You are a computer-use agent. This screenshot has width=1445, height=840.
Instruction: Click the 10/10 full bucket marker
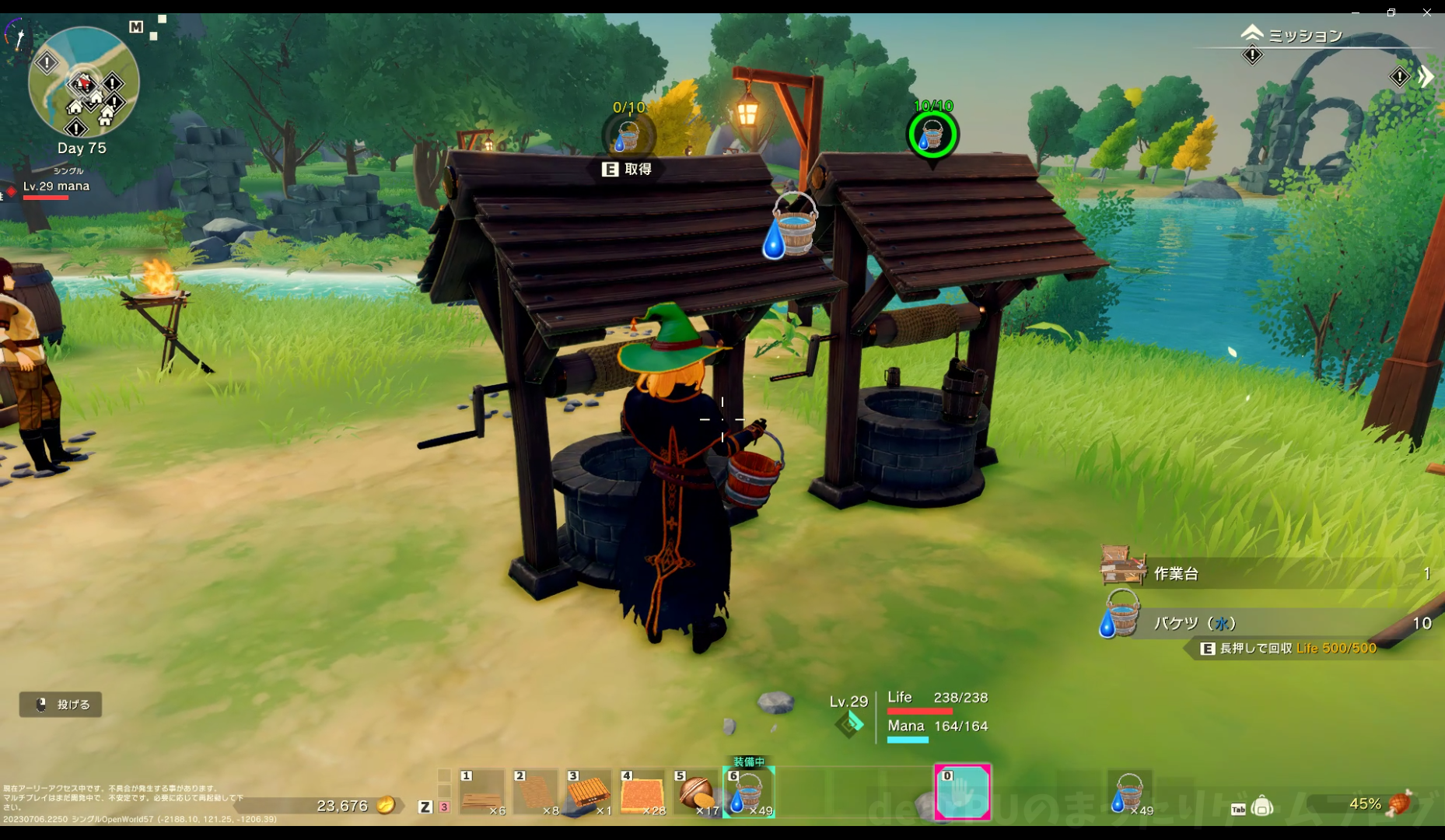932,135
